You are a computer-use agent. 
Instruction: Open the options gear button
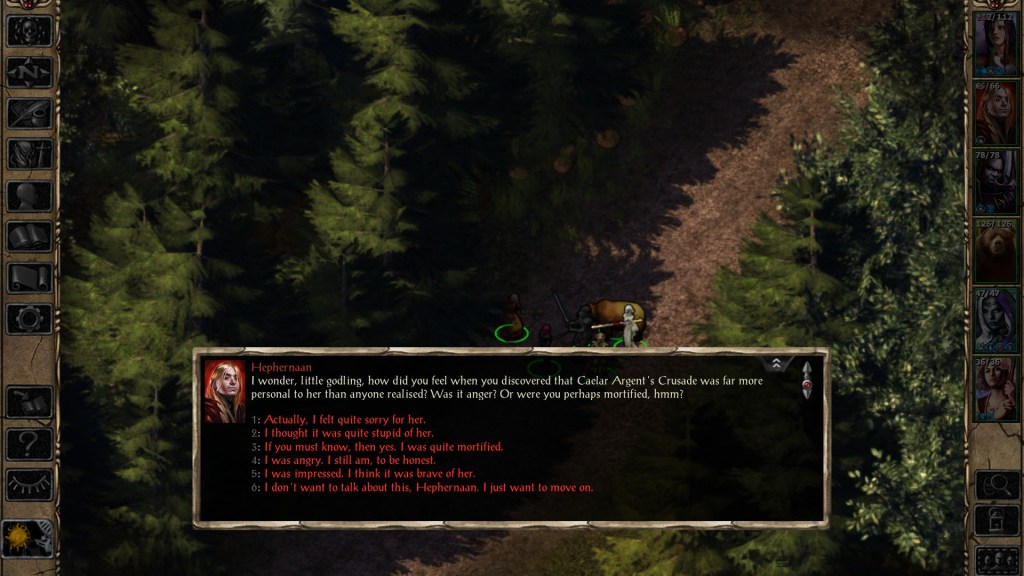click(29, 320)
